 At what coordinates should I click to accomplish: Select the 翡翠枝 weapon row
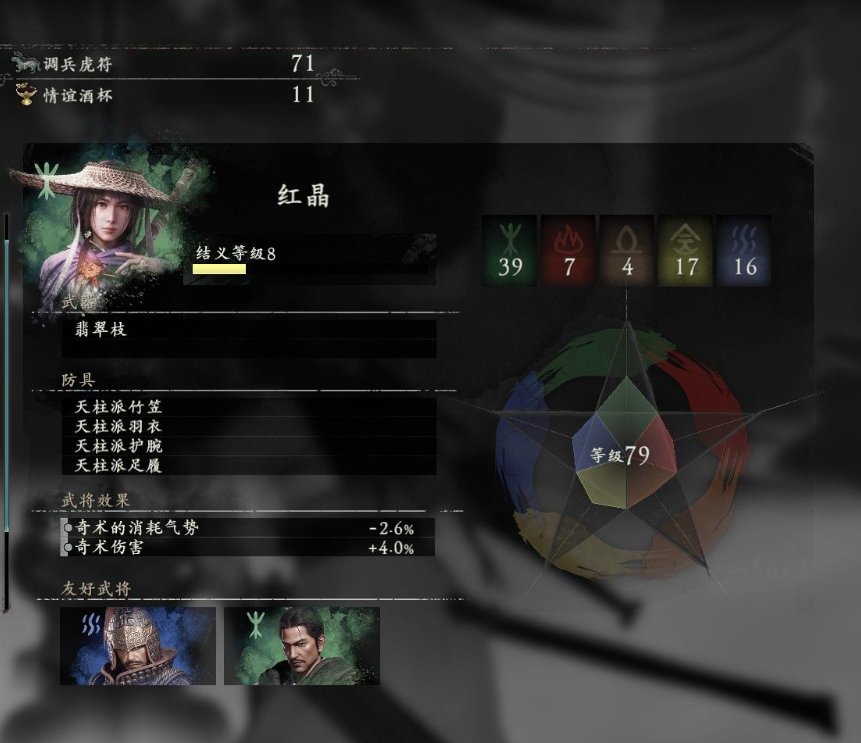click(x=248, y=329)
